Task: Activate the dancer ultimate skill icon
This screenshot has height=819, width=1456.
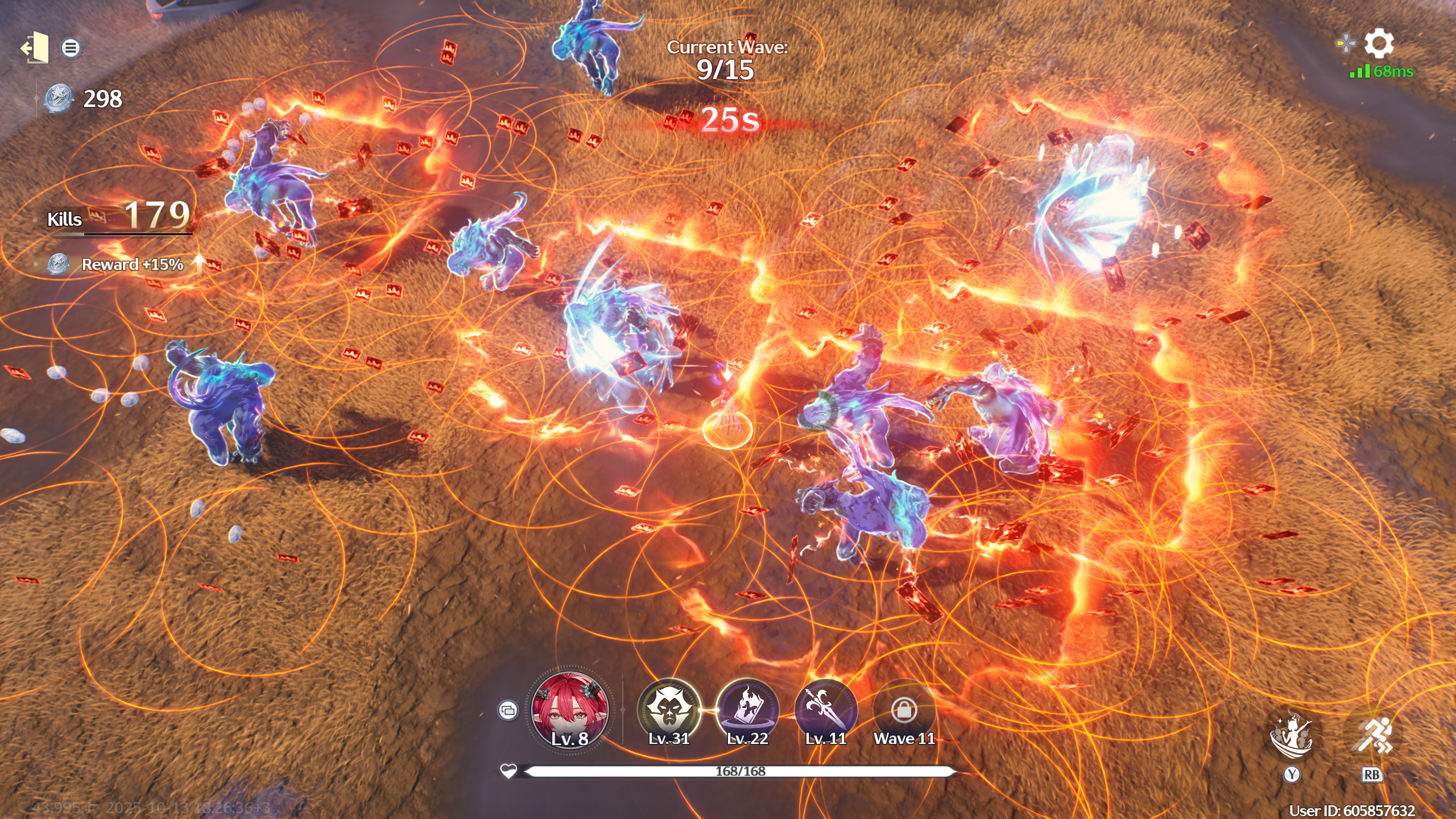Action: (1291, 736)
